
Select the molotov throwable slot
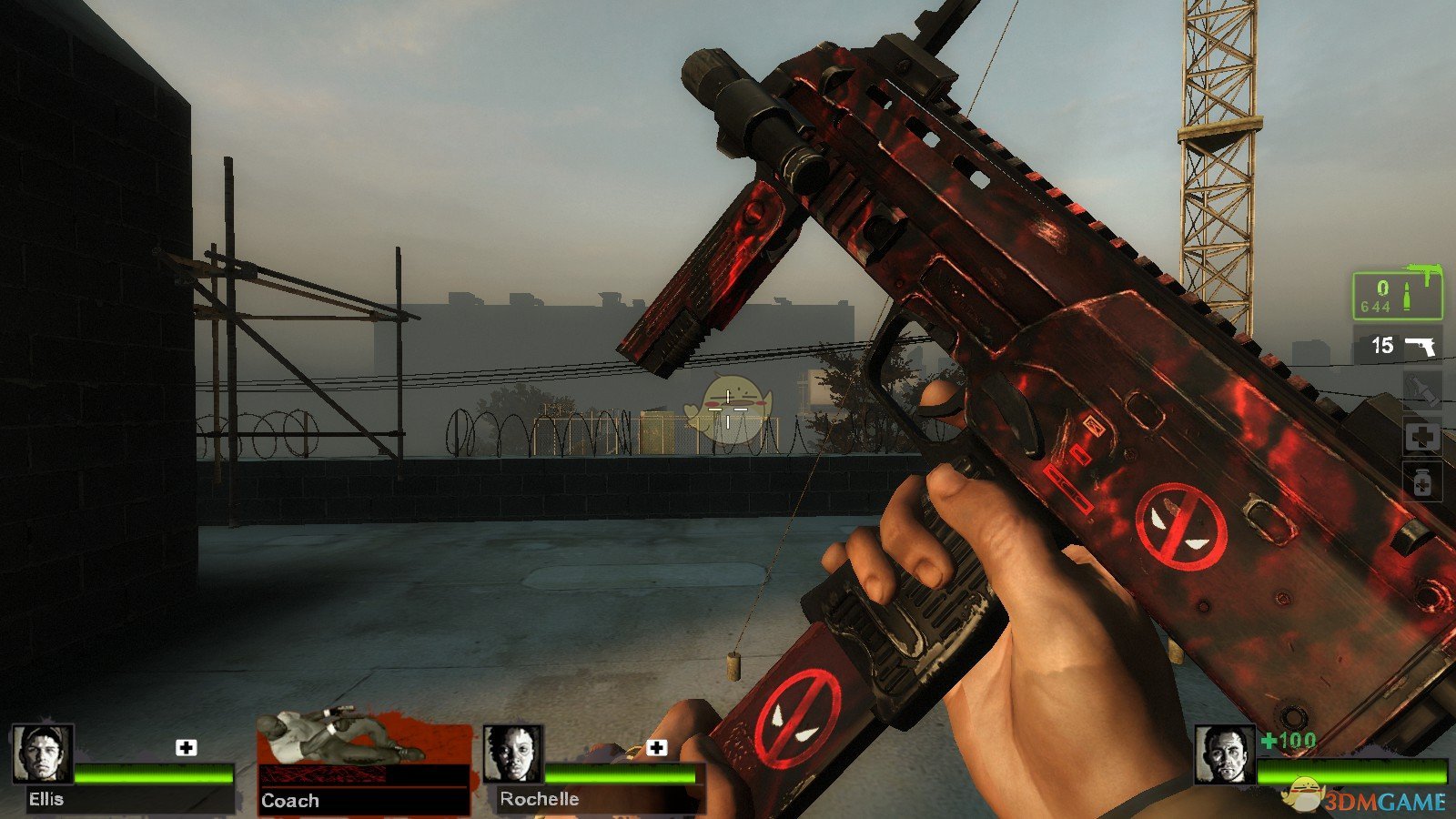tap(1422, 389)
